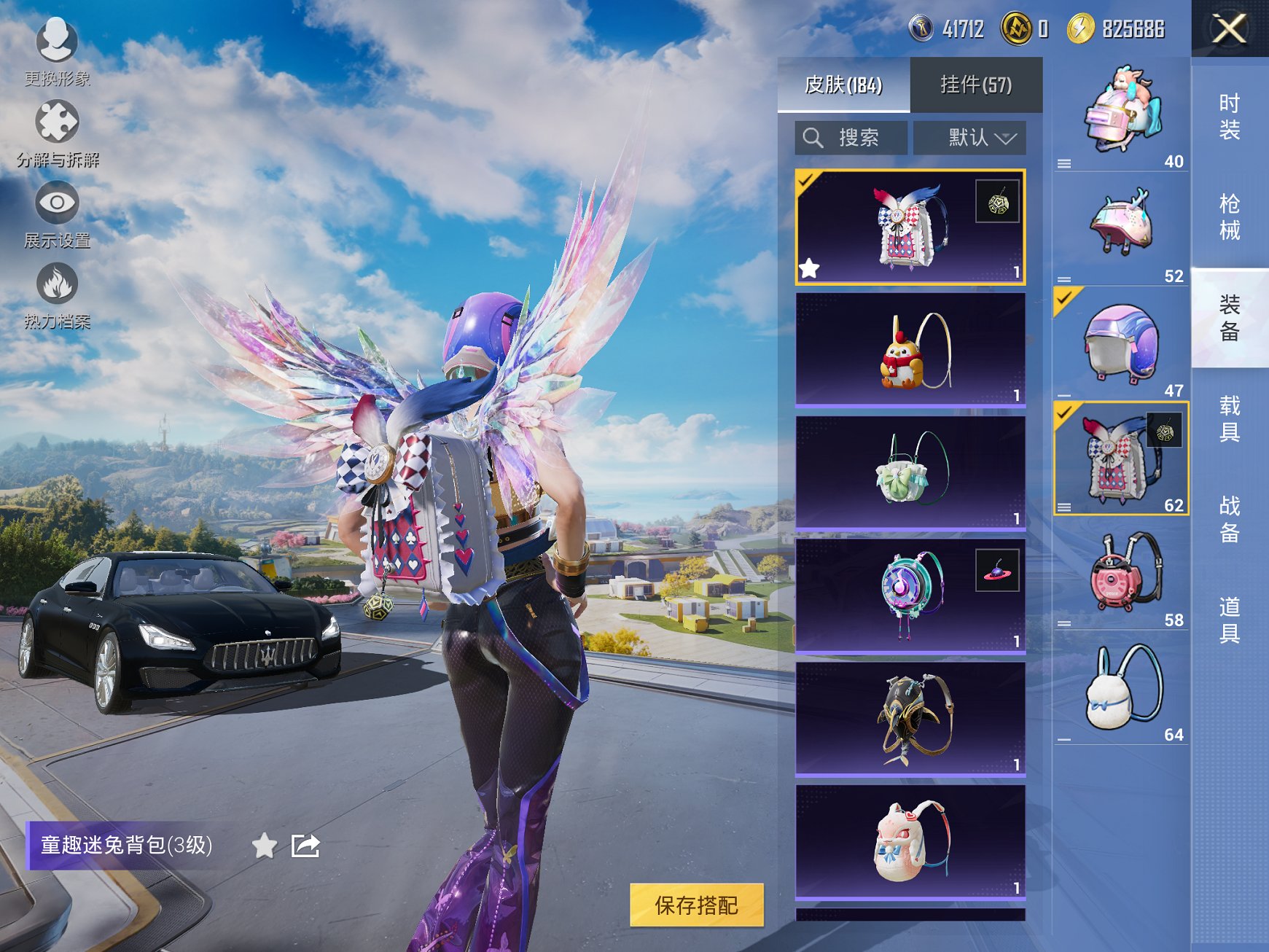The height and width of the screenshot is (952, 1269).
Task: Open the 默认 sort dropdown
Action: (x=969, y=138)
